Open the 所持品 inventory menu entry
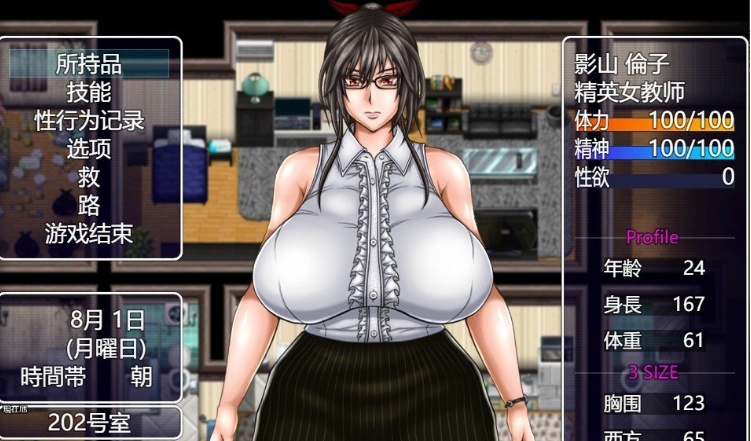This screenshot has height=441, width=751. 89,64
